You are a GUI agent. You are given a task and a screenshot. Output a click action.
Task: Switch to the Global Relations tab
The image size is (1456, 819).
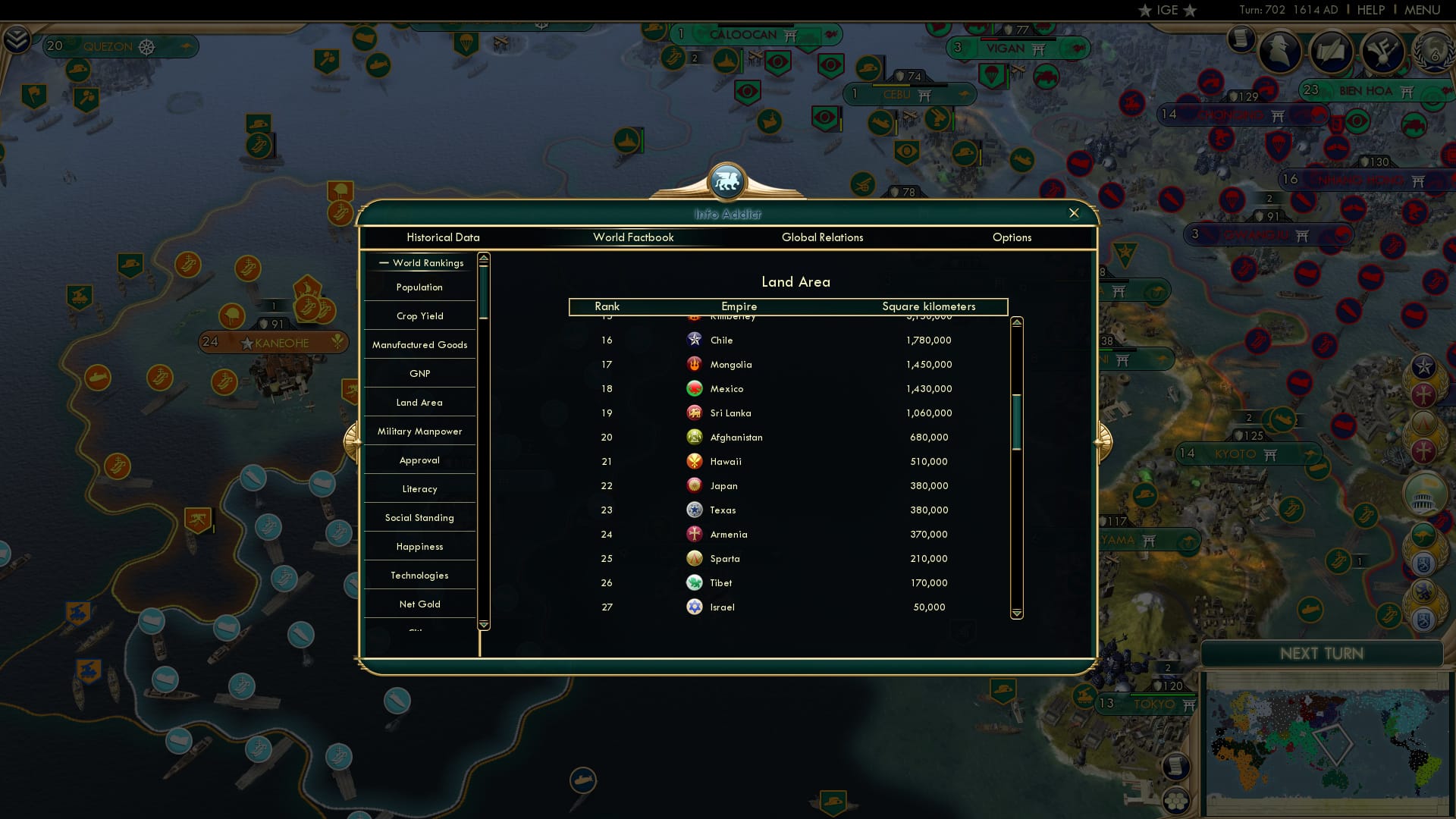click(x=823, y=237)
